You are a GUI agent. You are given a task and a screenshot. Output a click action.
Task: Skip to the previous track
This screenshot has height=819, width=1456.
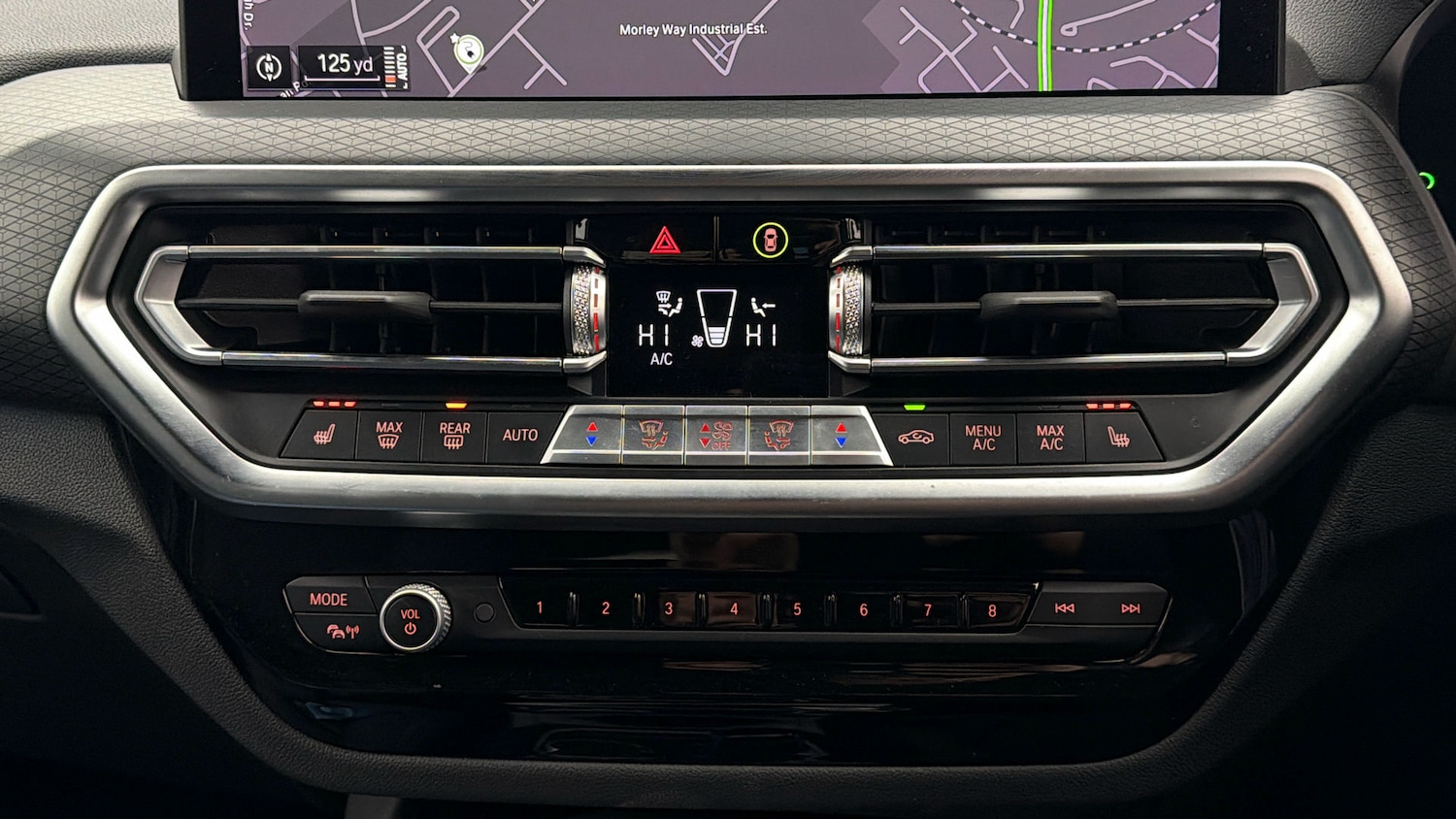1065,608
